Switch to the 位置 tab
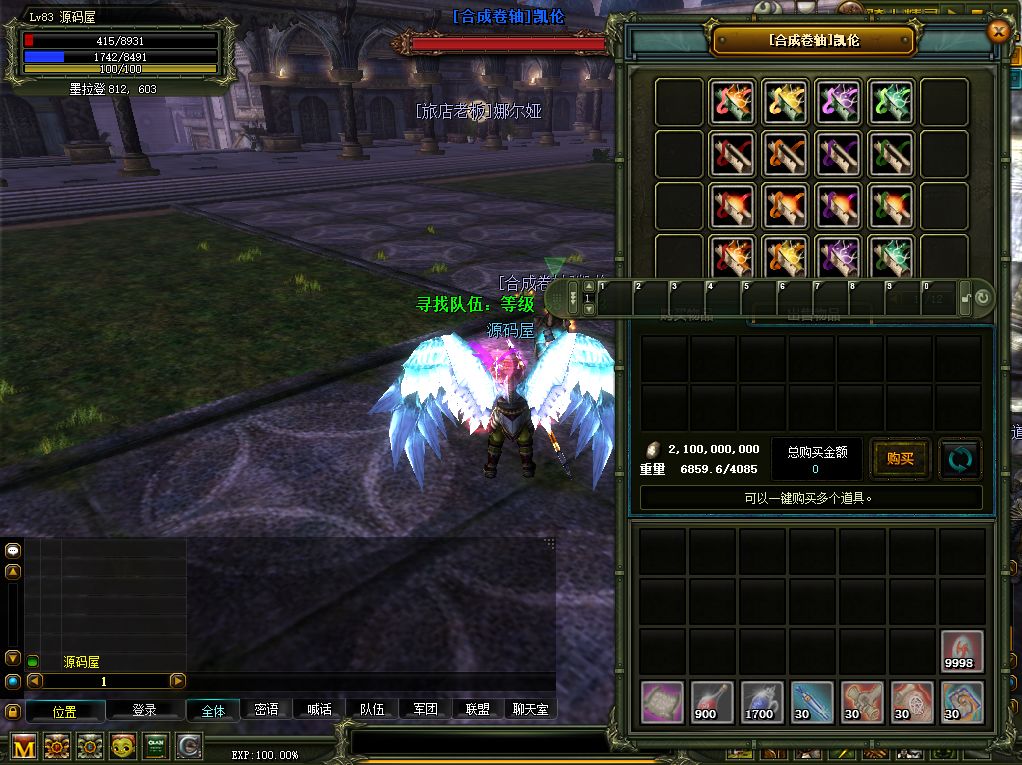This screenshot has width=1022, height=765. point(65,711)
